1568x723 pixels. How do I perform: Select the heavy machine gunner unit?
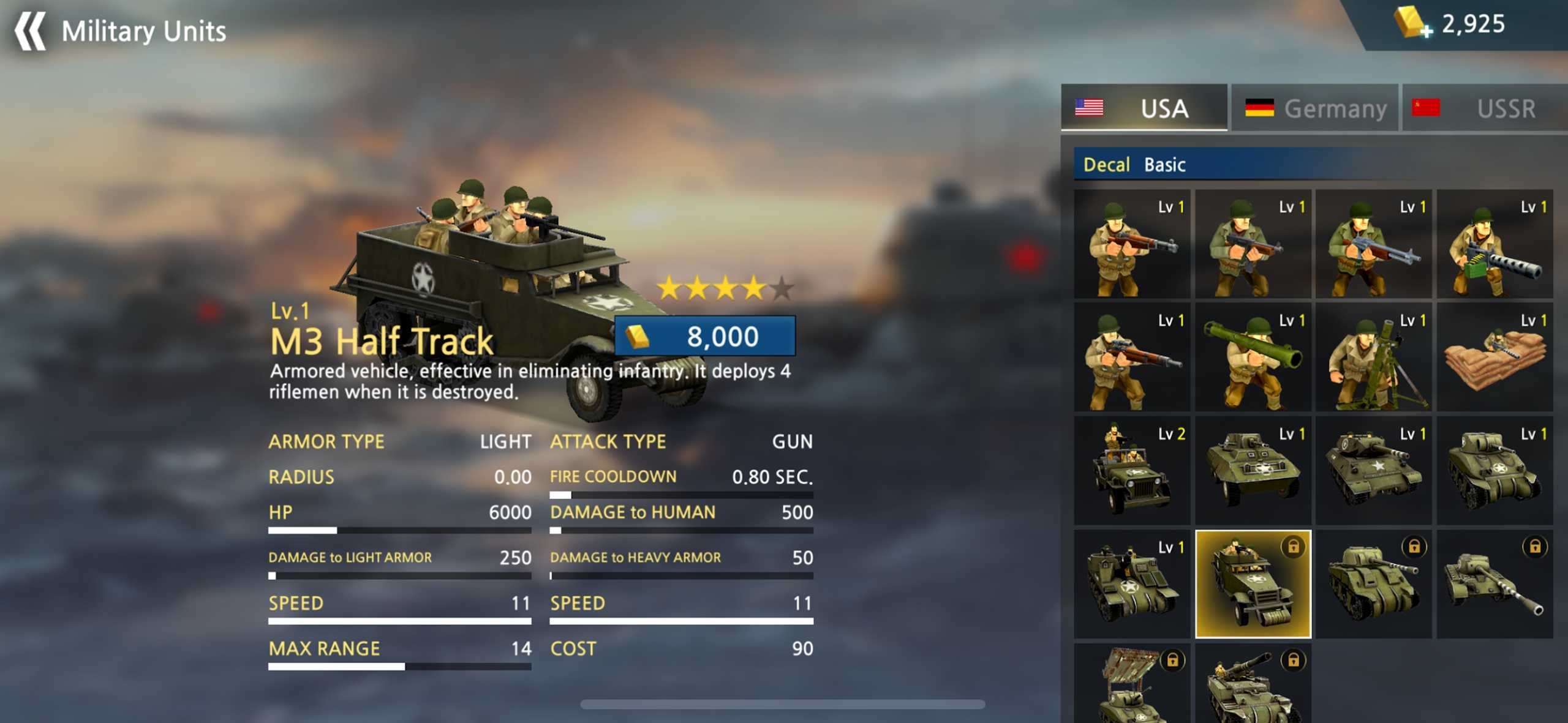[1494, 245]
